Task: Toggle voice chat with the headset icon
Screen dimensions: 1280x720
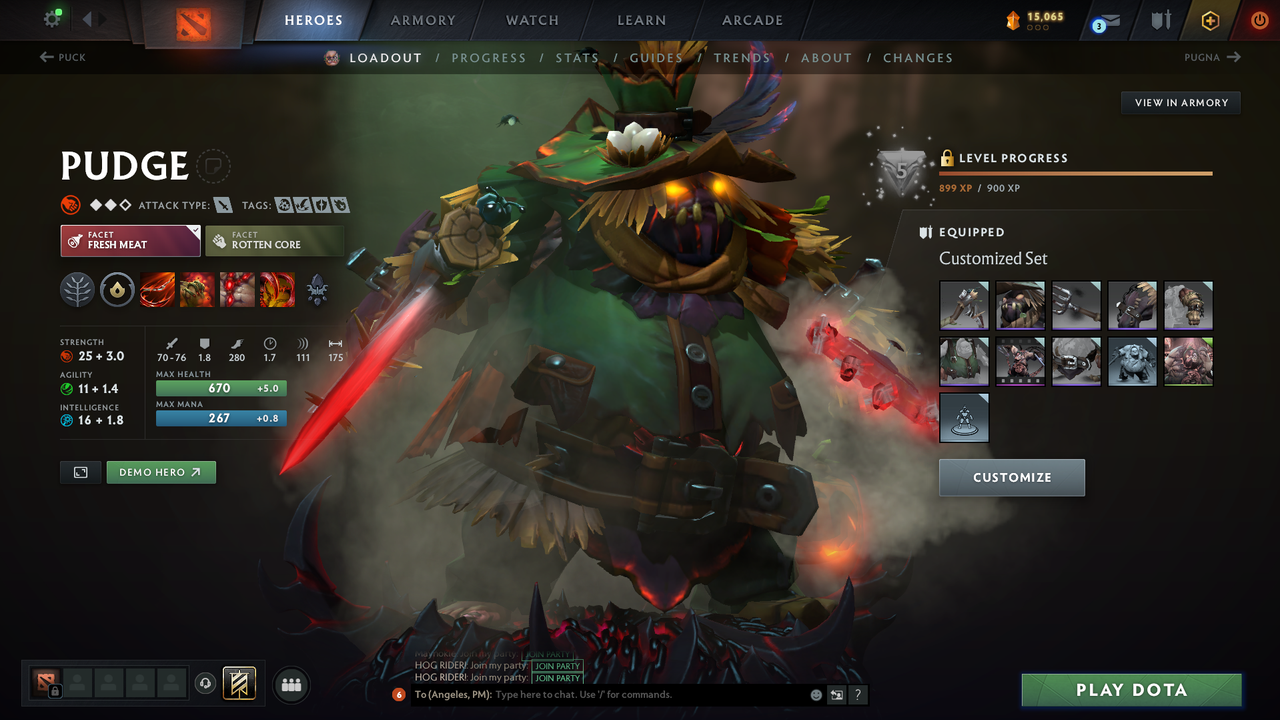Action: click(206, 683)
